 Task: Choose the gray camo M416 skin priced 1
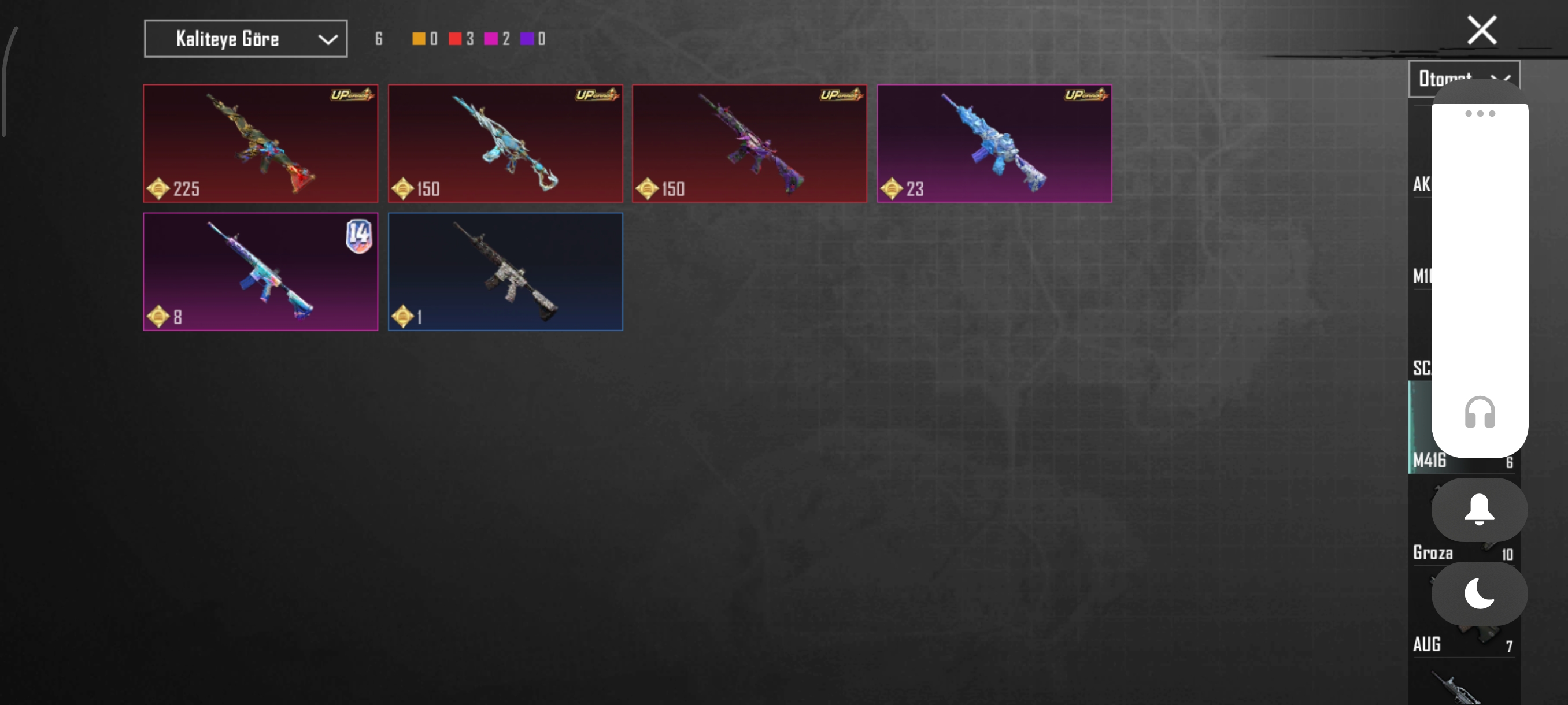pos(505,272)
